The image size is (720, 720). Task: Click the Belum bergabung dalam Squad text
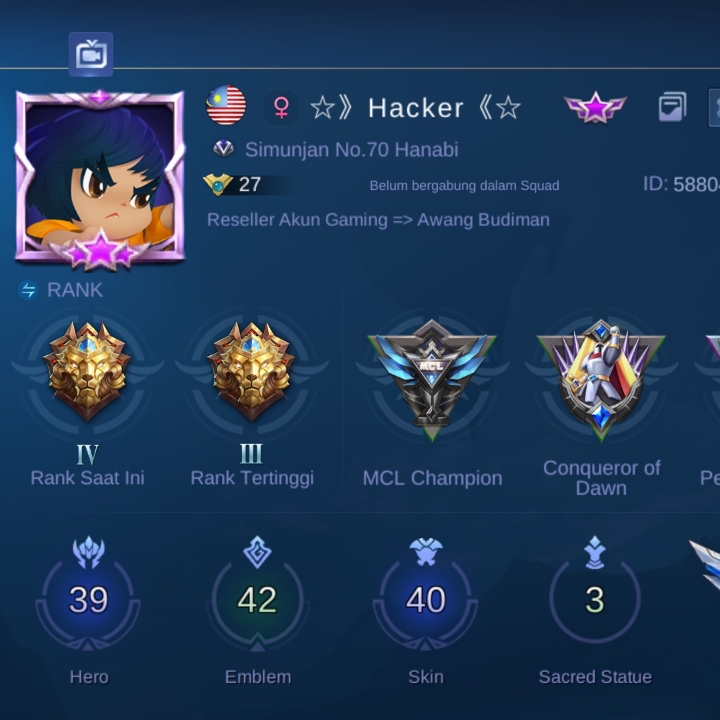pyautogui.click(x=464, y=185)
